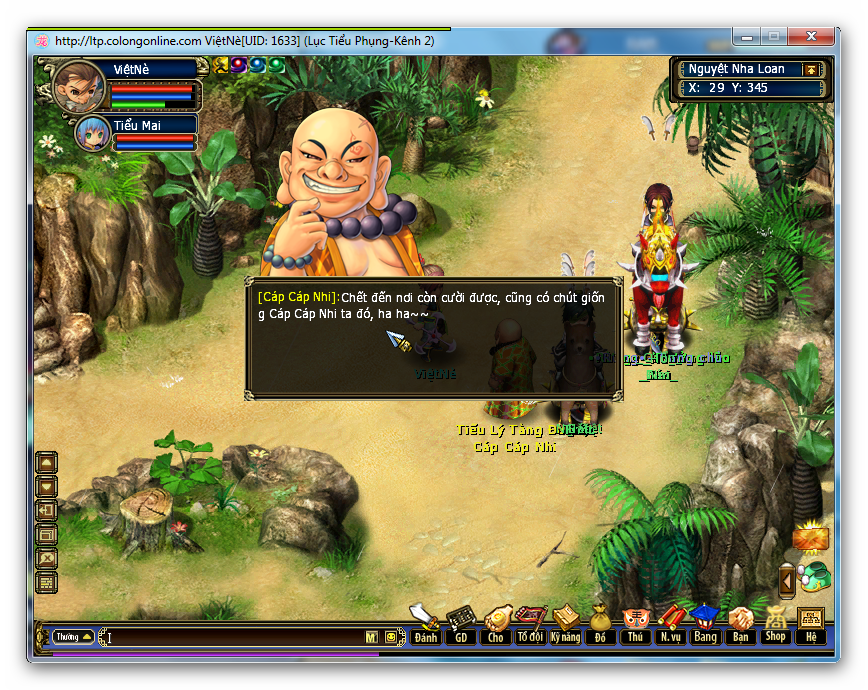View the N.vụ quest scroll

[670, 625]
